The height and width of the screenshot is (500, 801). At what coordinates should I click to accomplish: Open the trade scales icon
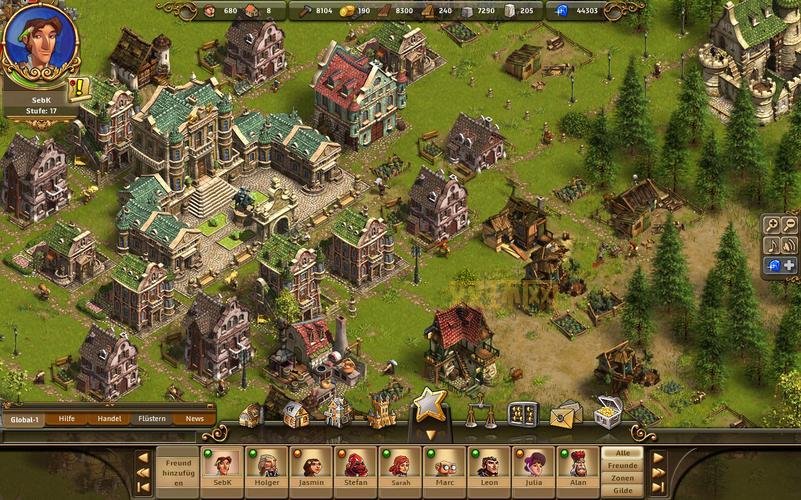tap(480, 414)
